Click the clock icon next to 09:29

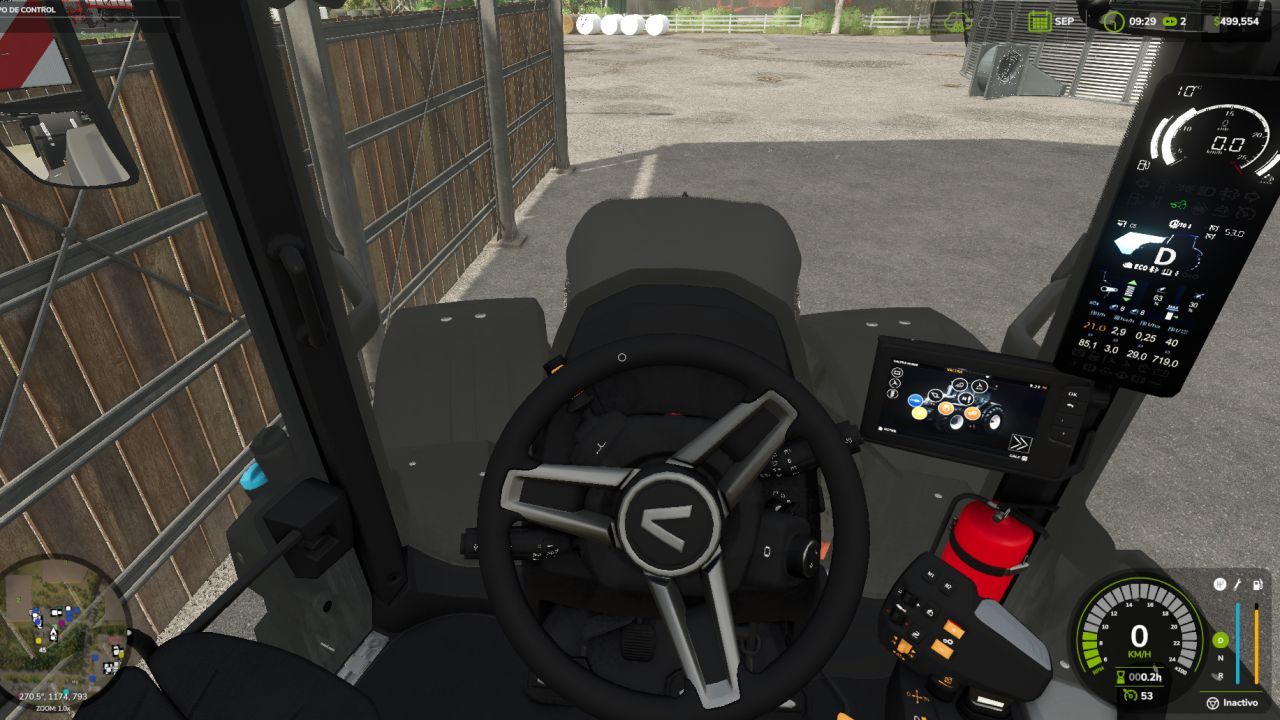(1113, 19)
